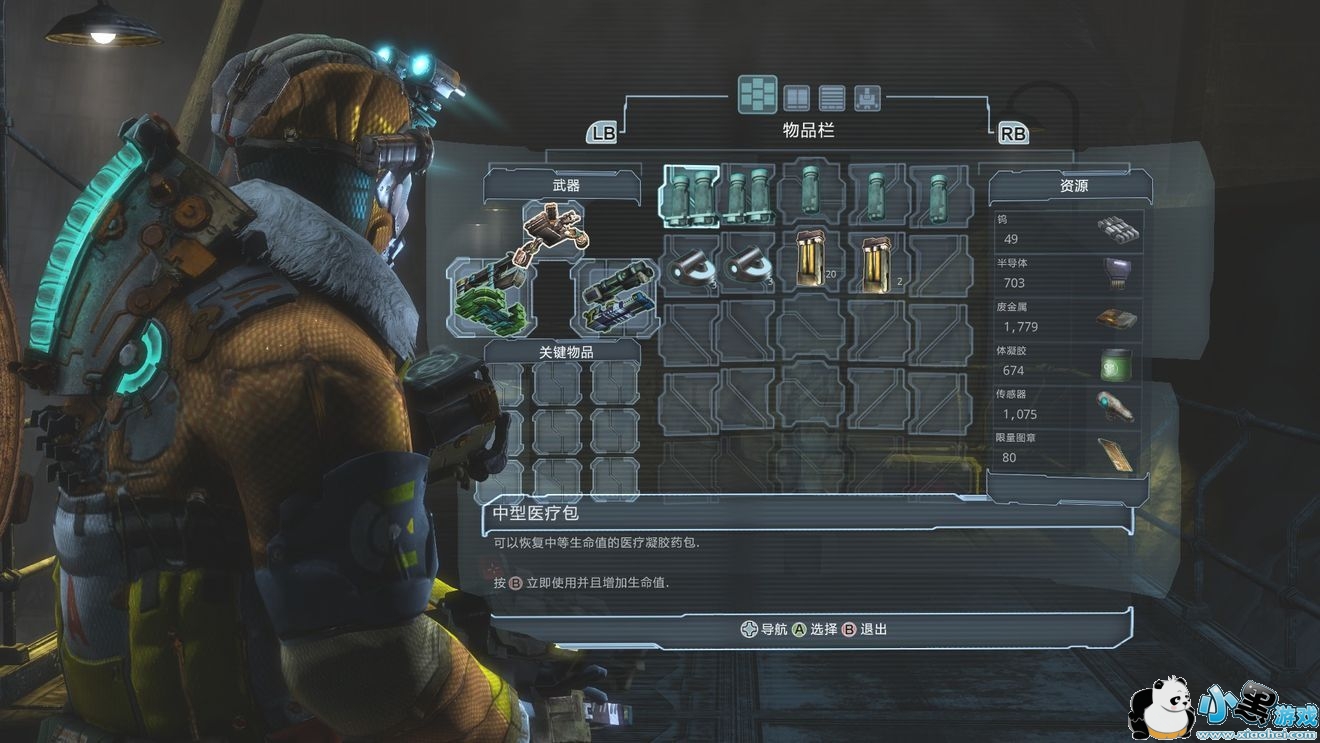Open the rightmost tab at the top

click(x=867, y=97)
